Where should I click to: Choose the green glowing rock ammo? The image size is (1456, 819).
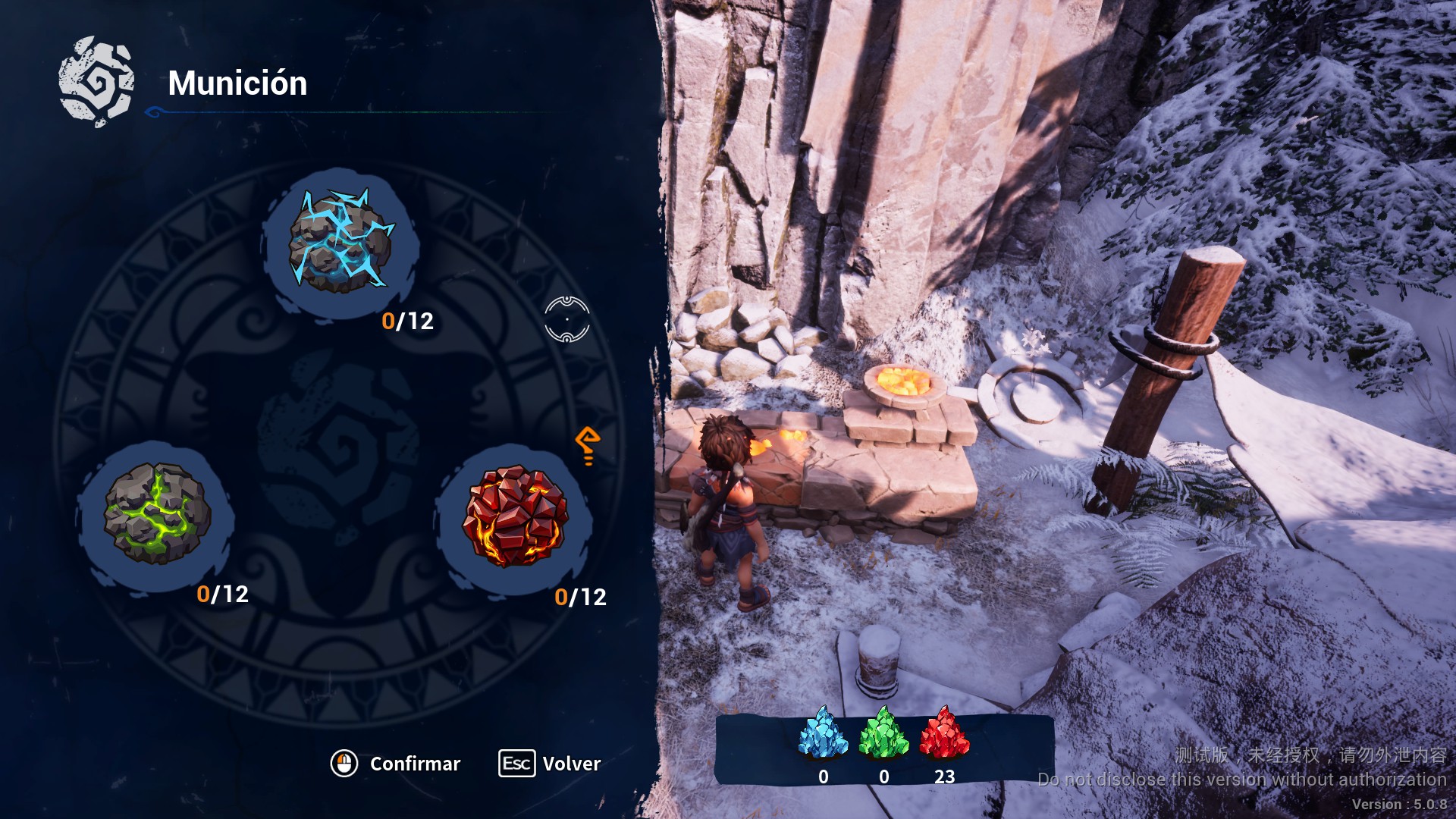tap(157, 513)
